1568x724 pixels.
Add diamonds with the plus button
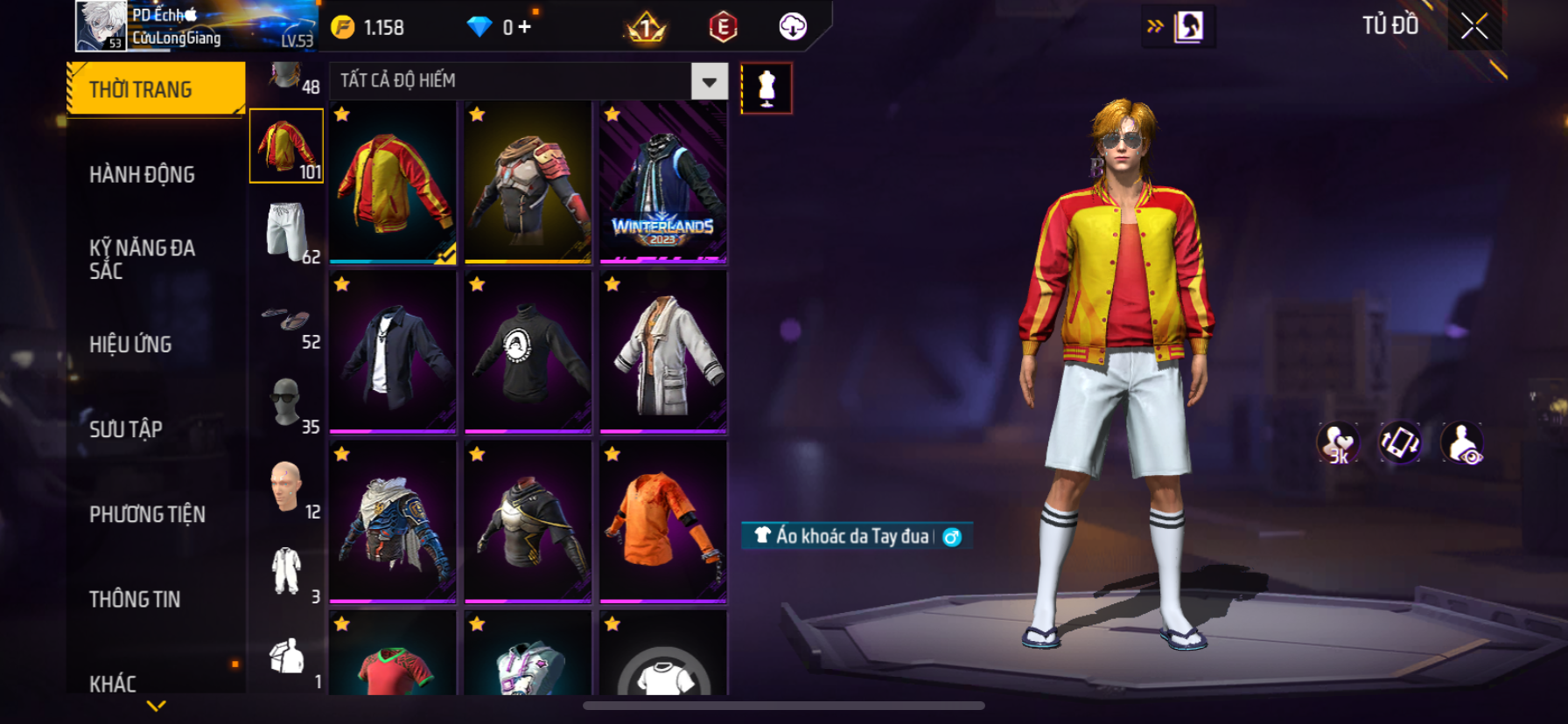524,27
